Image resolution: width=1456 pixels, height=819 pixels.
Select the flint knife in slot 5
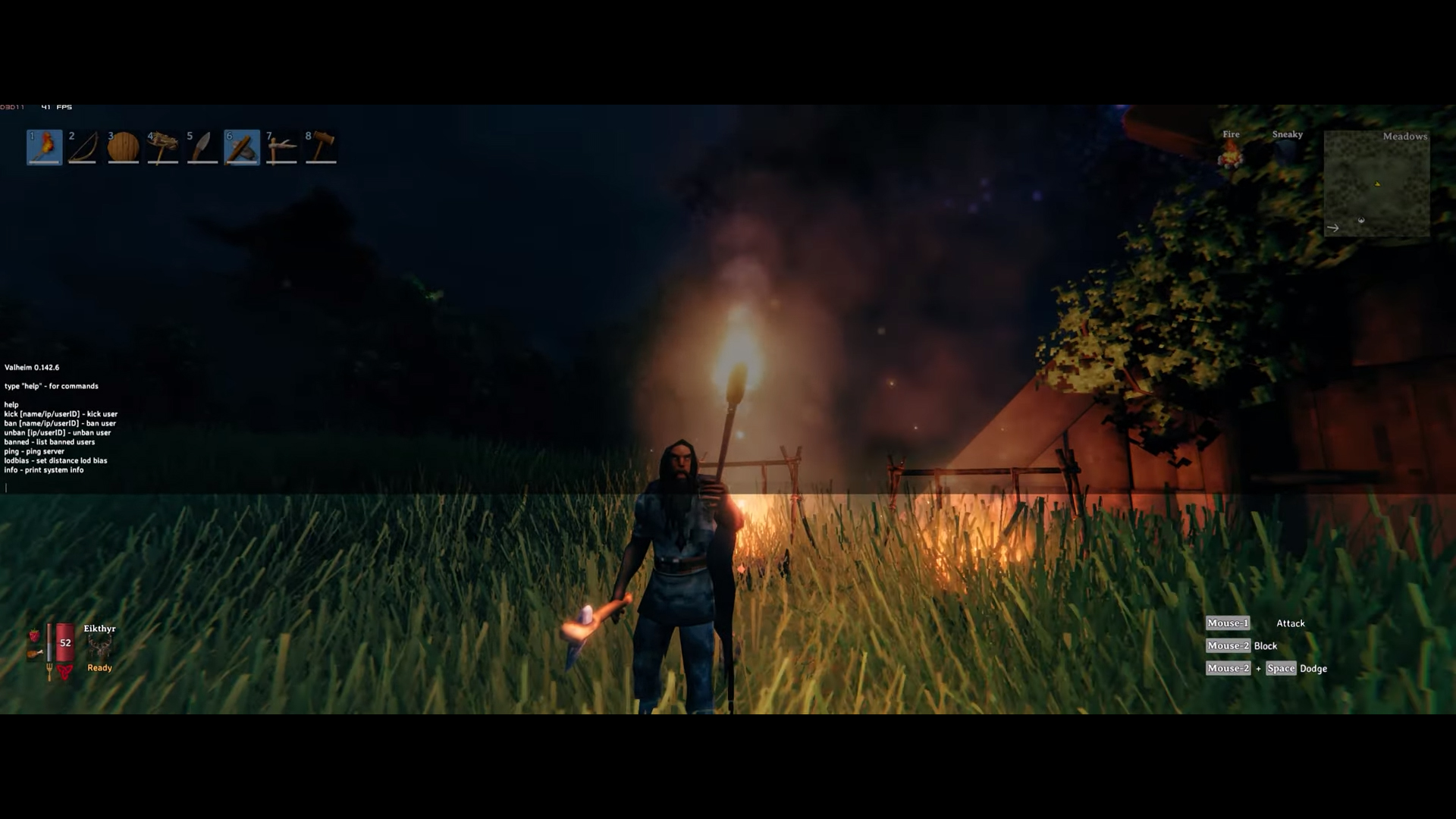pos(202,147)
